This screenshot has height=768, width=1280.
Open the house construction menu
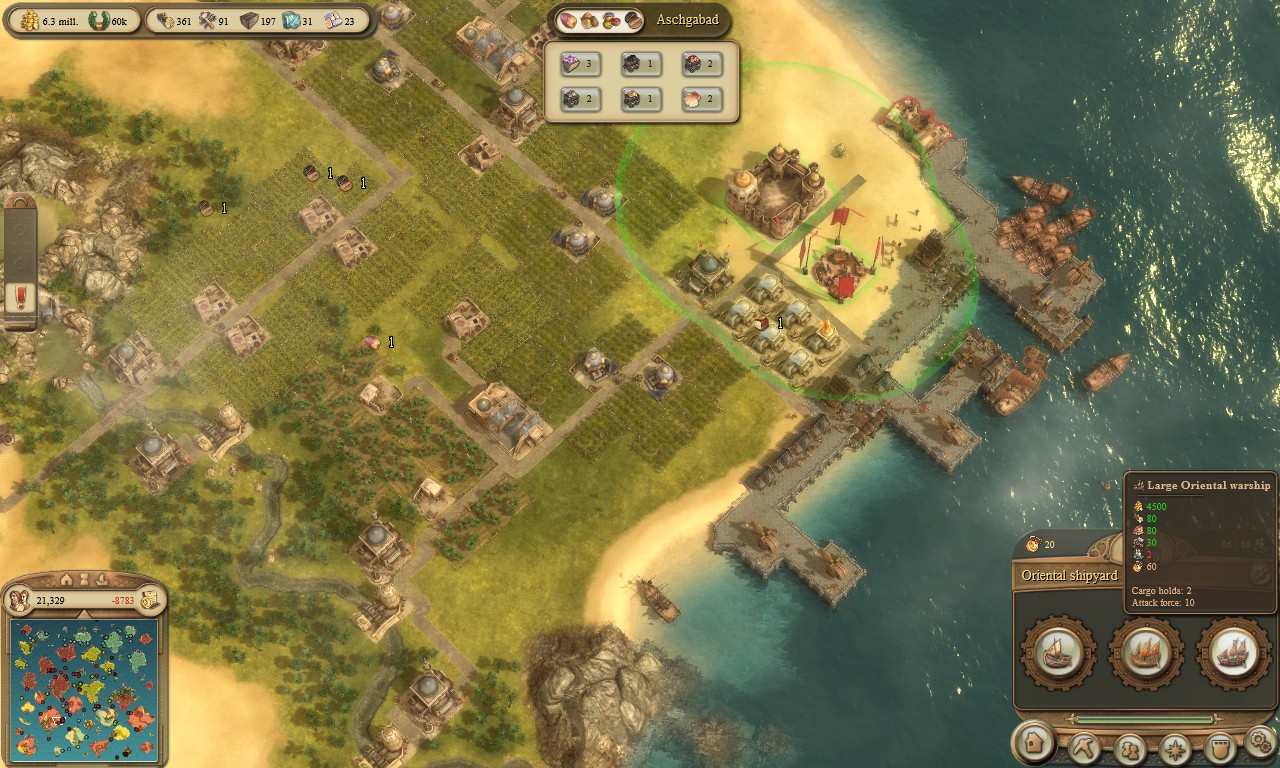click(1032, 744)
